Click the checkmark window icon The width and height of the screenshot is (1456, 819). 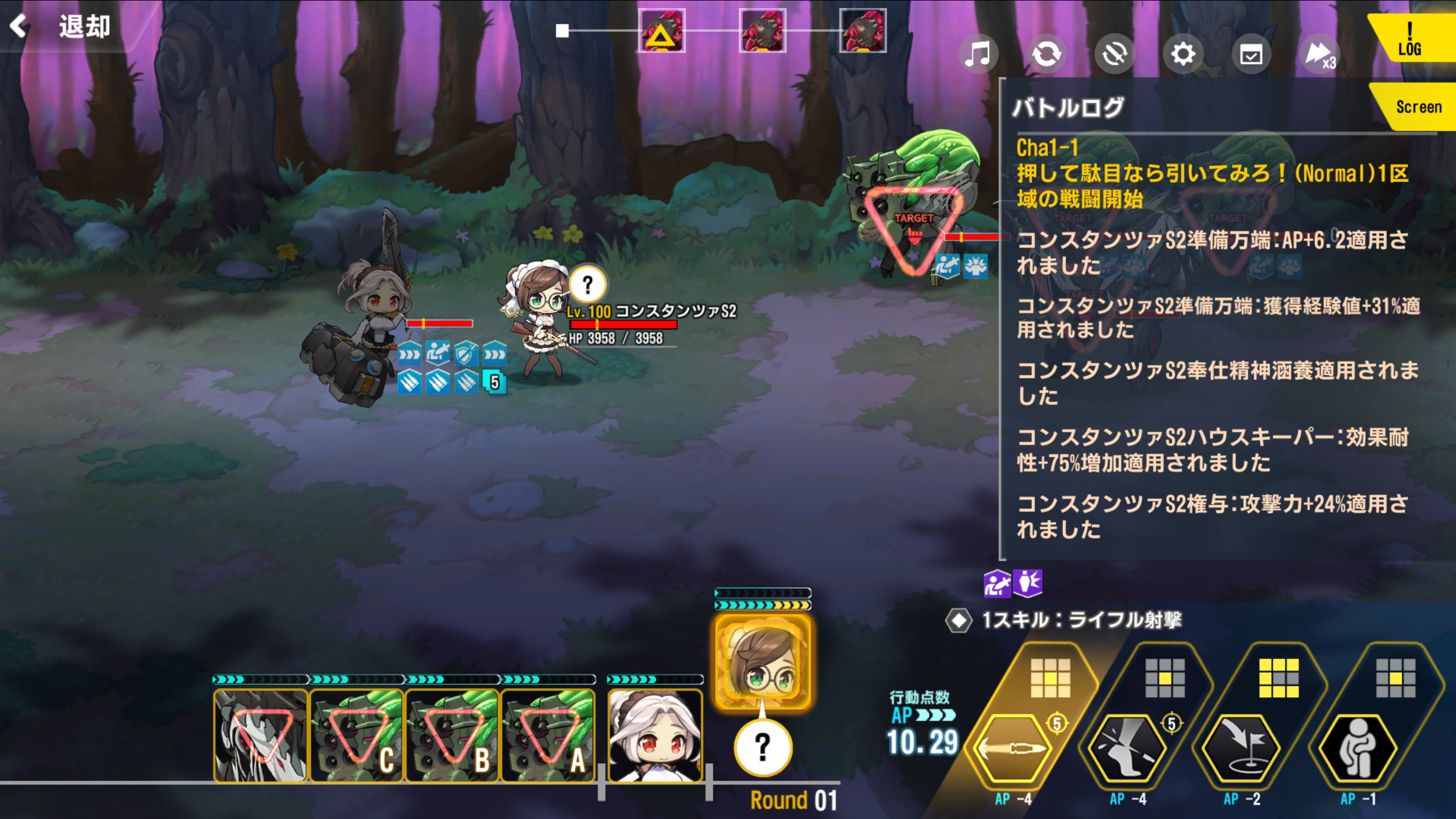click(x=1251, y=55)
